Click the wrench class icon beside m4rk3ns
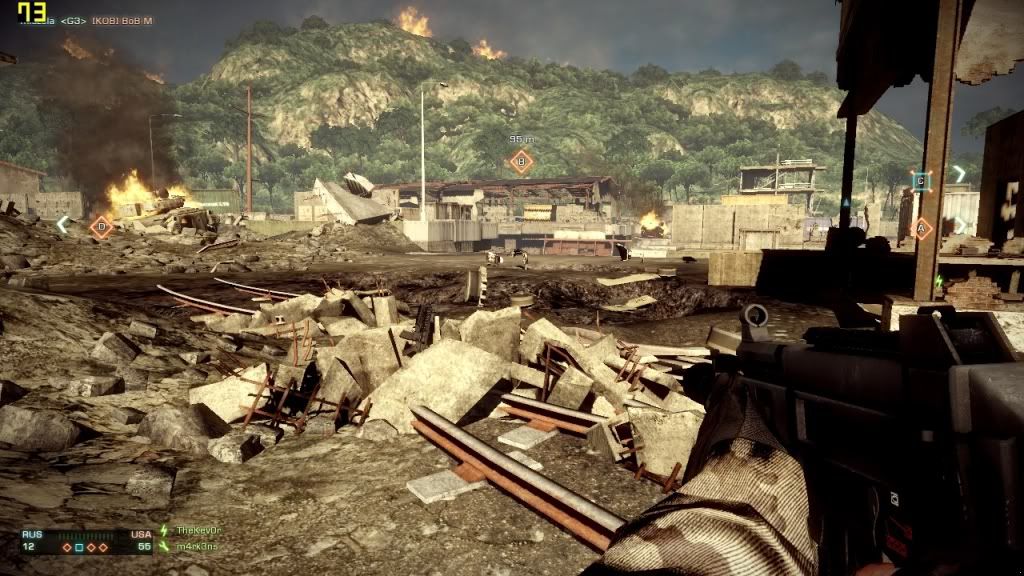Image resolution: width=1024 pixels, height=576 pixels. tap(165, 546)
